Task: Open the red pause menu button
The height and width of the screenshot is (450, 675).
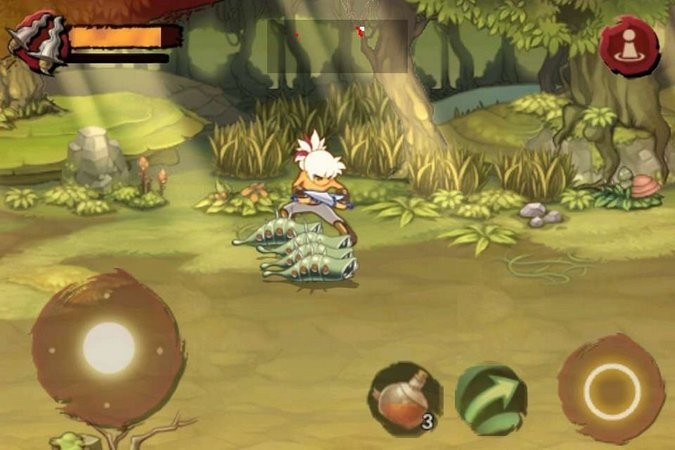Action: coord(630,45)
